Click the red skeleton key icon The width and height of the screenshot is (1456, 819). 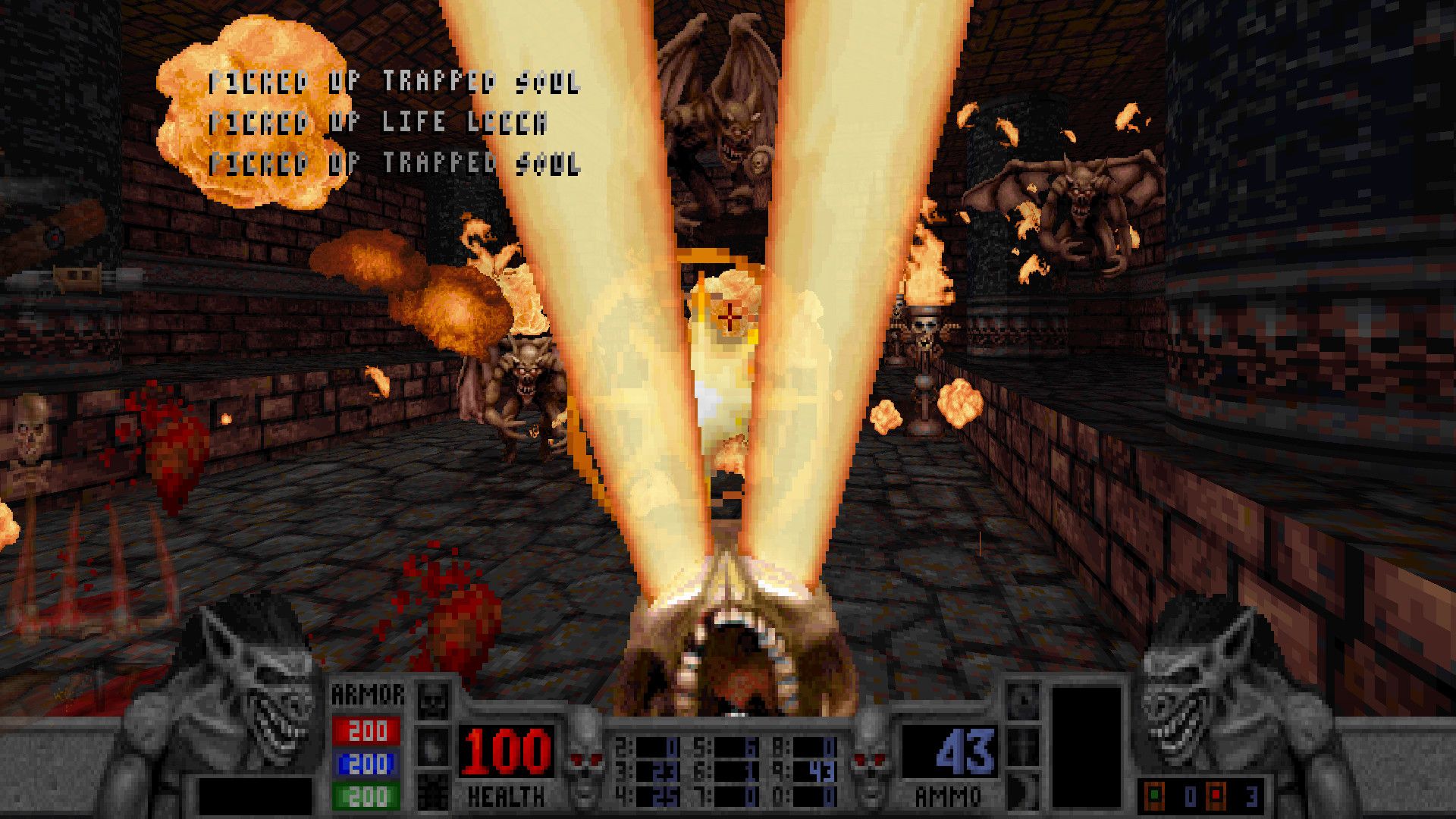[1216, 795]
